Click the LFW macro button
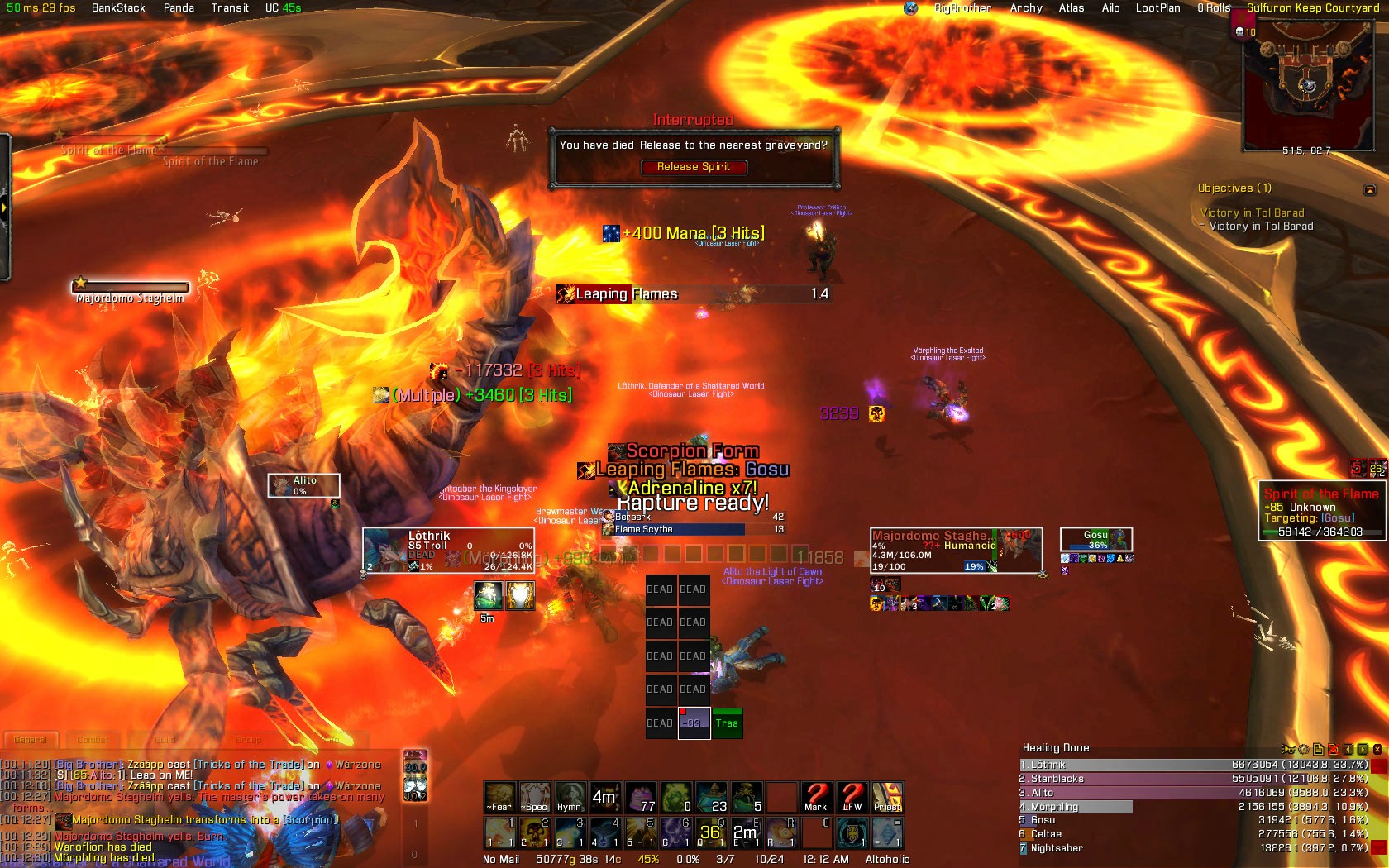 coord(852,797)
